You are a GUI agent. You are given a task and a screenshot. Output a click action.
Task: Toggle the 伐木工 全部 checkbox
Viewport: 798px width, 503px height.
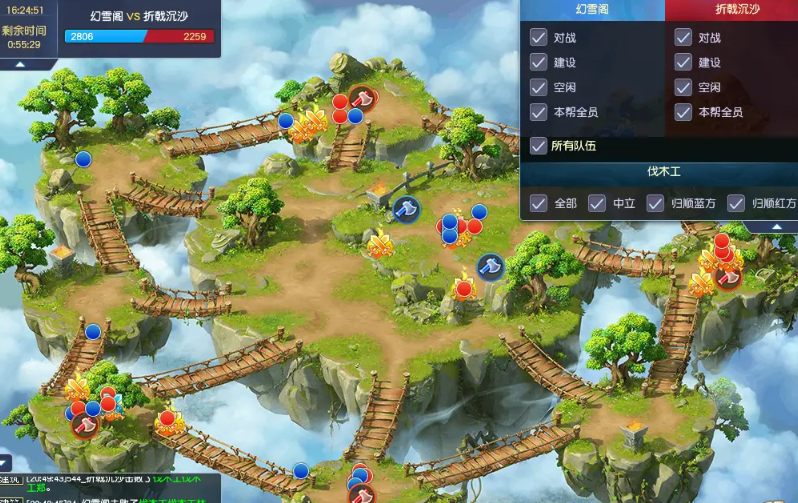538,203
